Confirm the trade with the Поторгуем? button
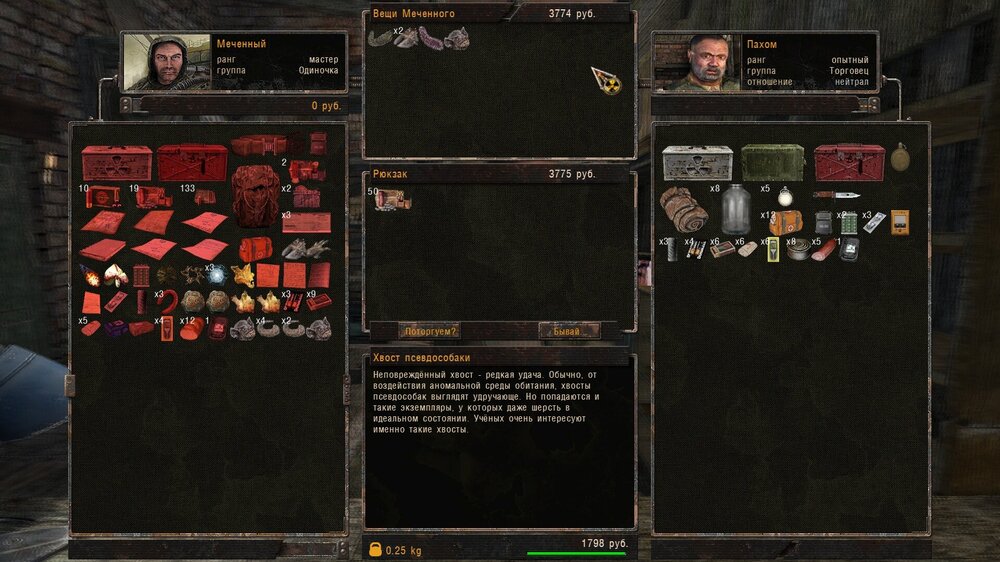The image size is (1000, 562). point(431,331)
